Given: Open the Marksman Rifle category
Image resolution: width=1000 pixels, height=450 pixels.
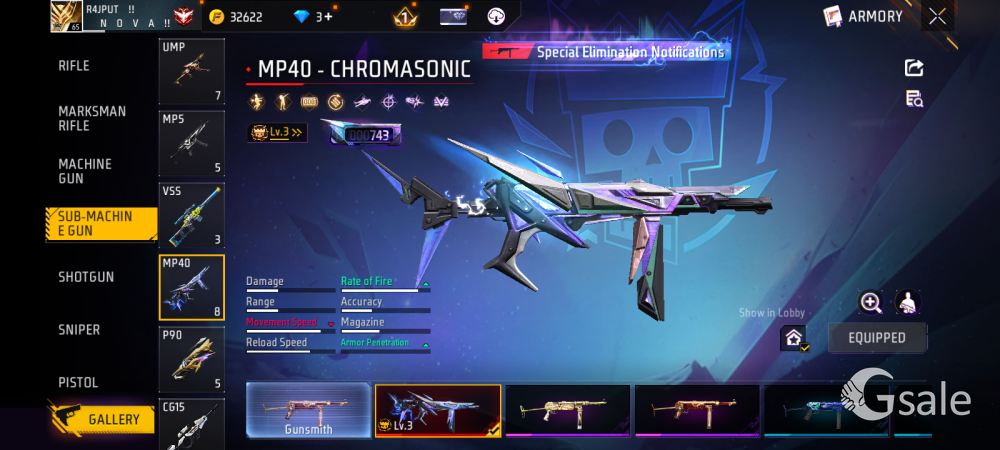Looking at the screenshot, I should (92, 118).
